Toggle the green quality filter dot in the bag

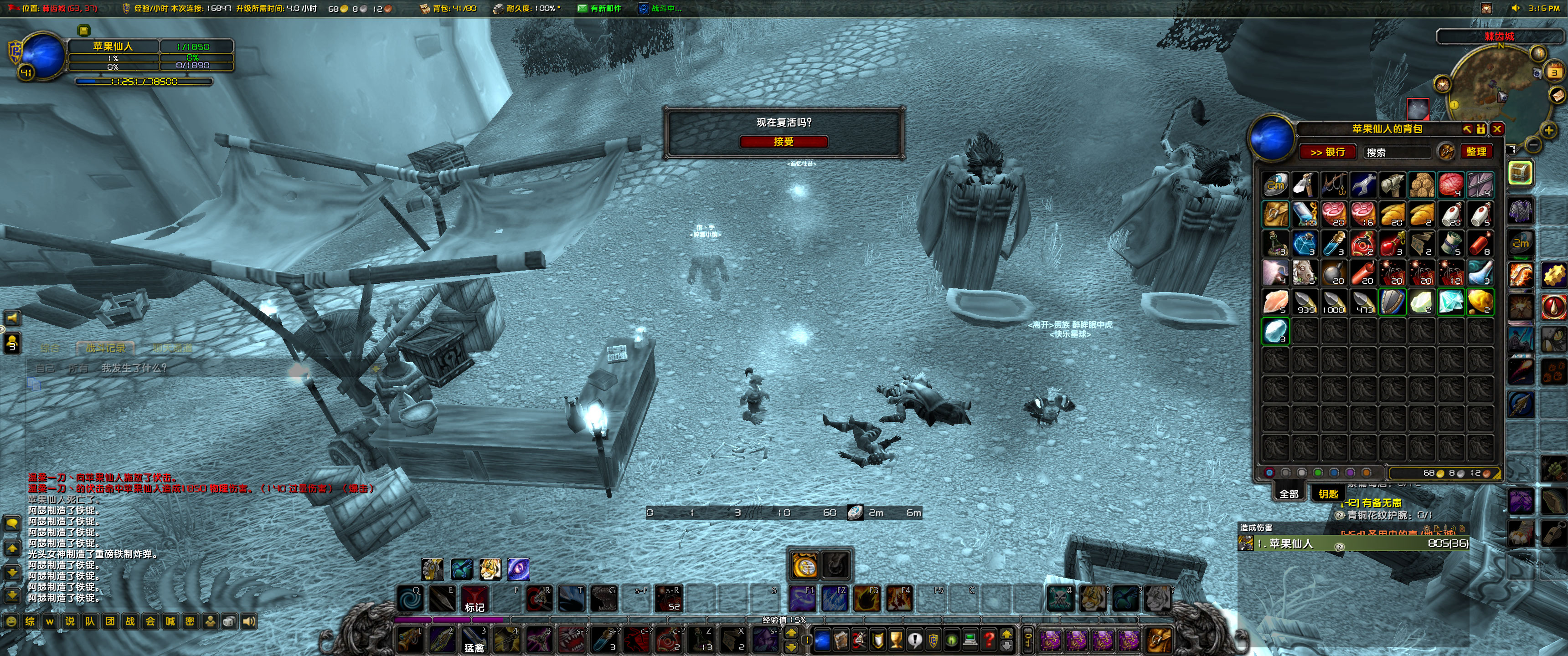coord(1318,473)
